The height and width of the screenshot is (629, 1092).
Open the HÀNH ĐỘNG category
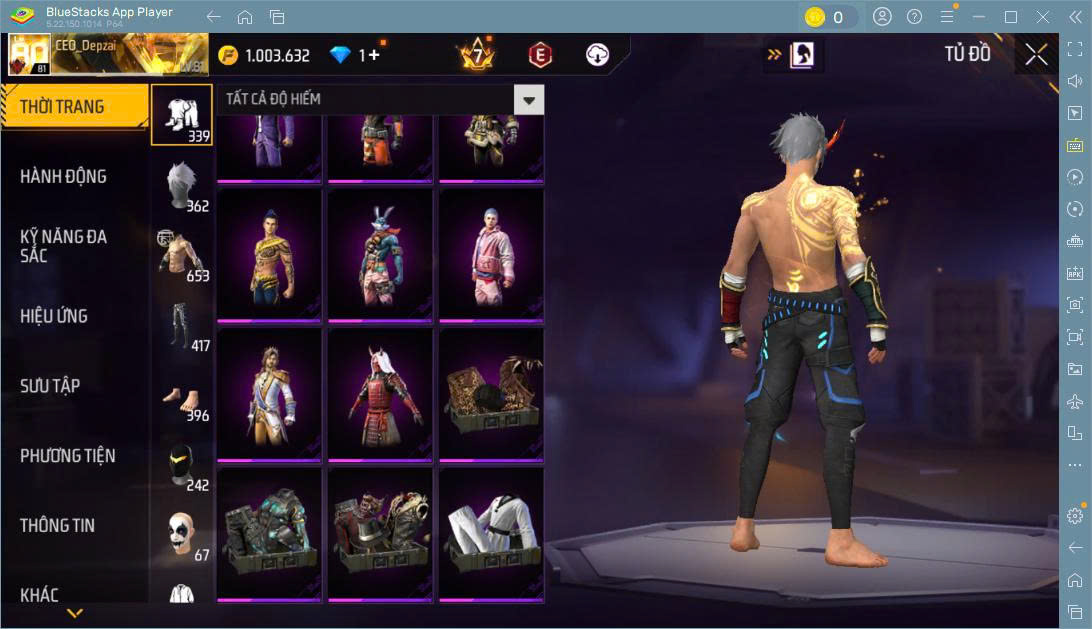[63, 177]
